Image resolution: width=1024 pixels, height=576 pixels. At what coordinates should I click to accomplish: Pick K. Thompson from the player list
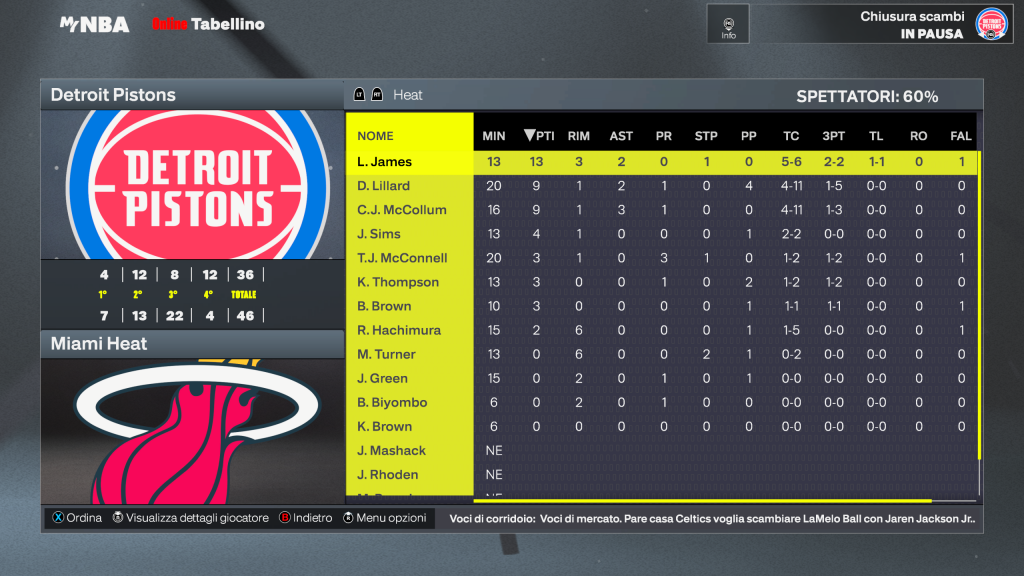pos(397,282)
